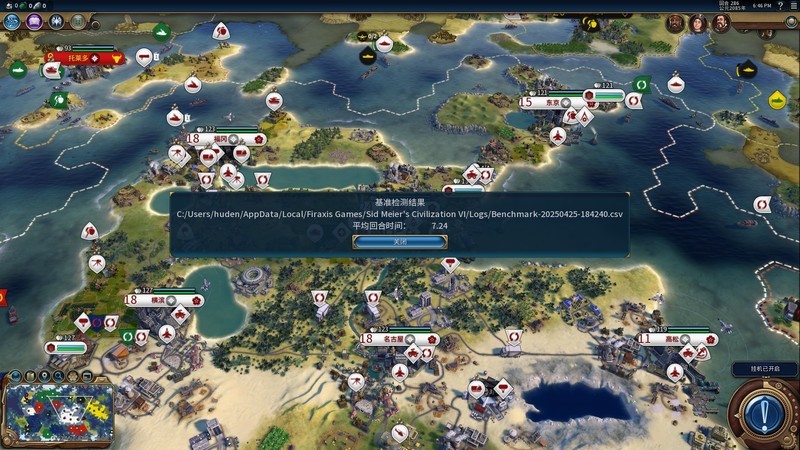Image resolution: width=800 pixels, height=450 pixels.
Task: Open the civics tree button
Action: pyautogui.click(x=36, y=20)
